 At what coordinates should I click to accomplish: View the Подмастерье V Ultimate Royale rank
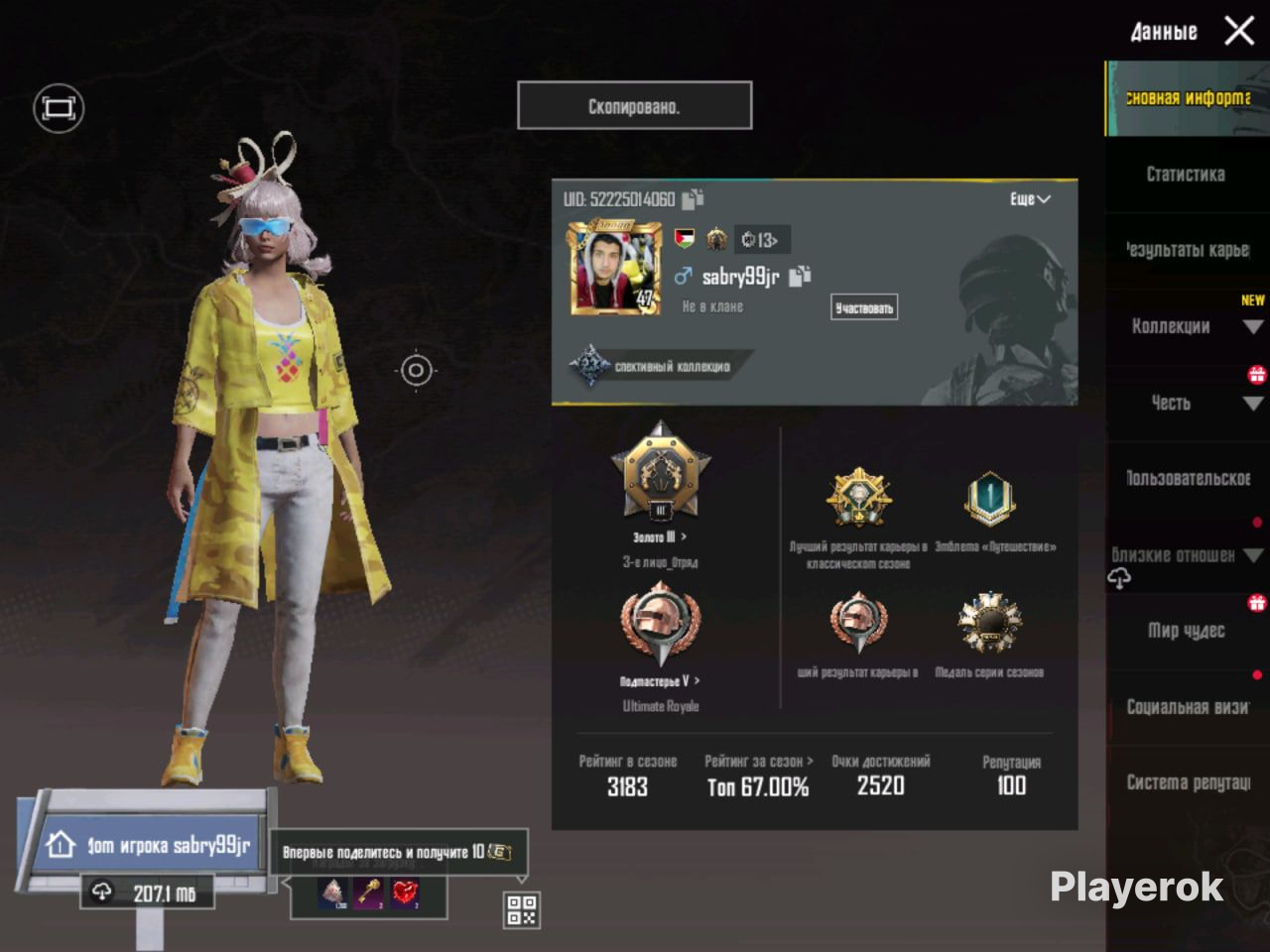(x=660, y=680)
